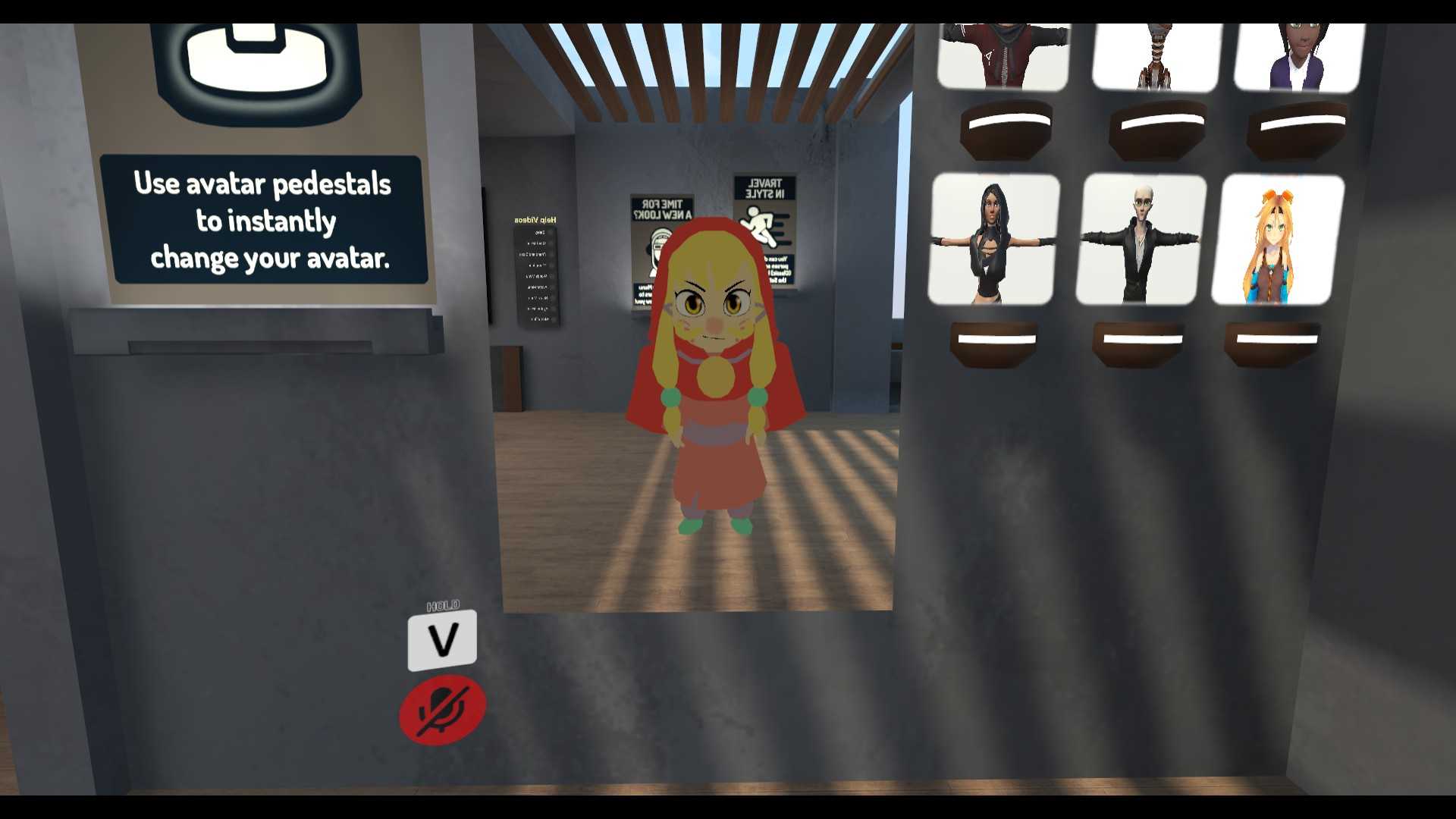The image size is (1456, 819).
Task: Select the blonde anime girl avatar thumbnail
Action: (1277, 240)
